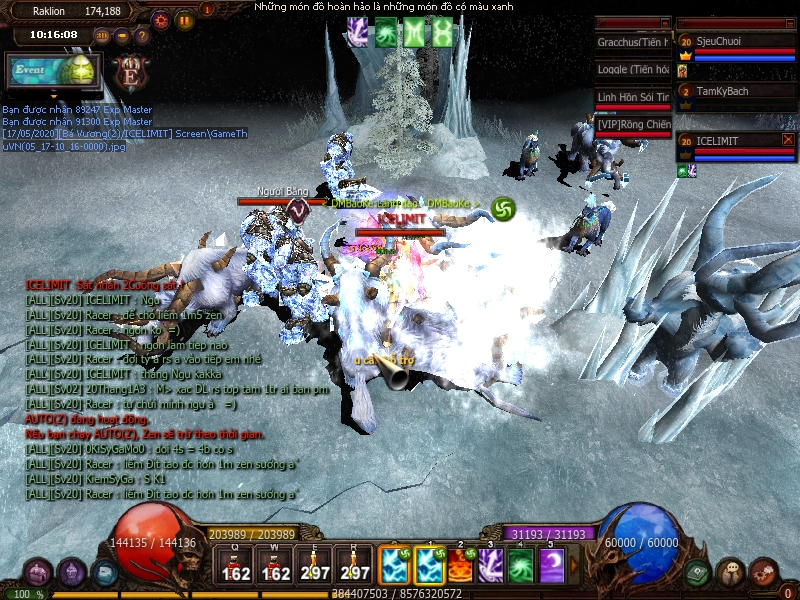Choose the [VIP]Rồng Chiến row
This screenshot has height=600, width=800.
pos(634,124)
